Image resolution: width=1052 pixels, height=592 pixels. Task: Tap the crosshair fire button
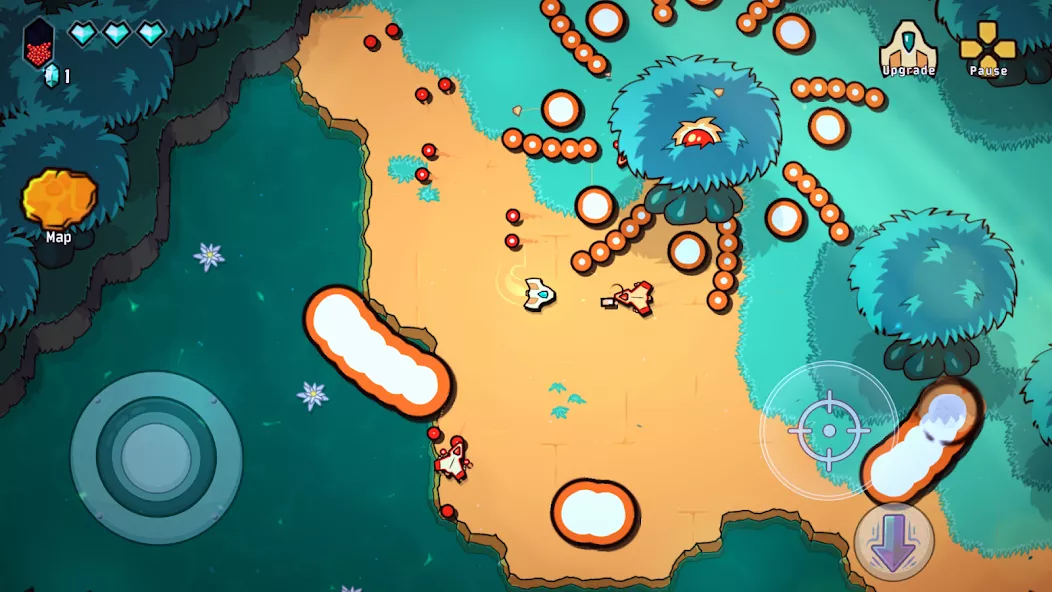829,430
